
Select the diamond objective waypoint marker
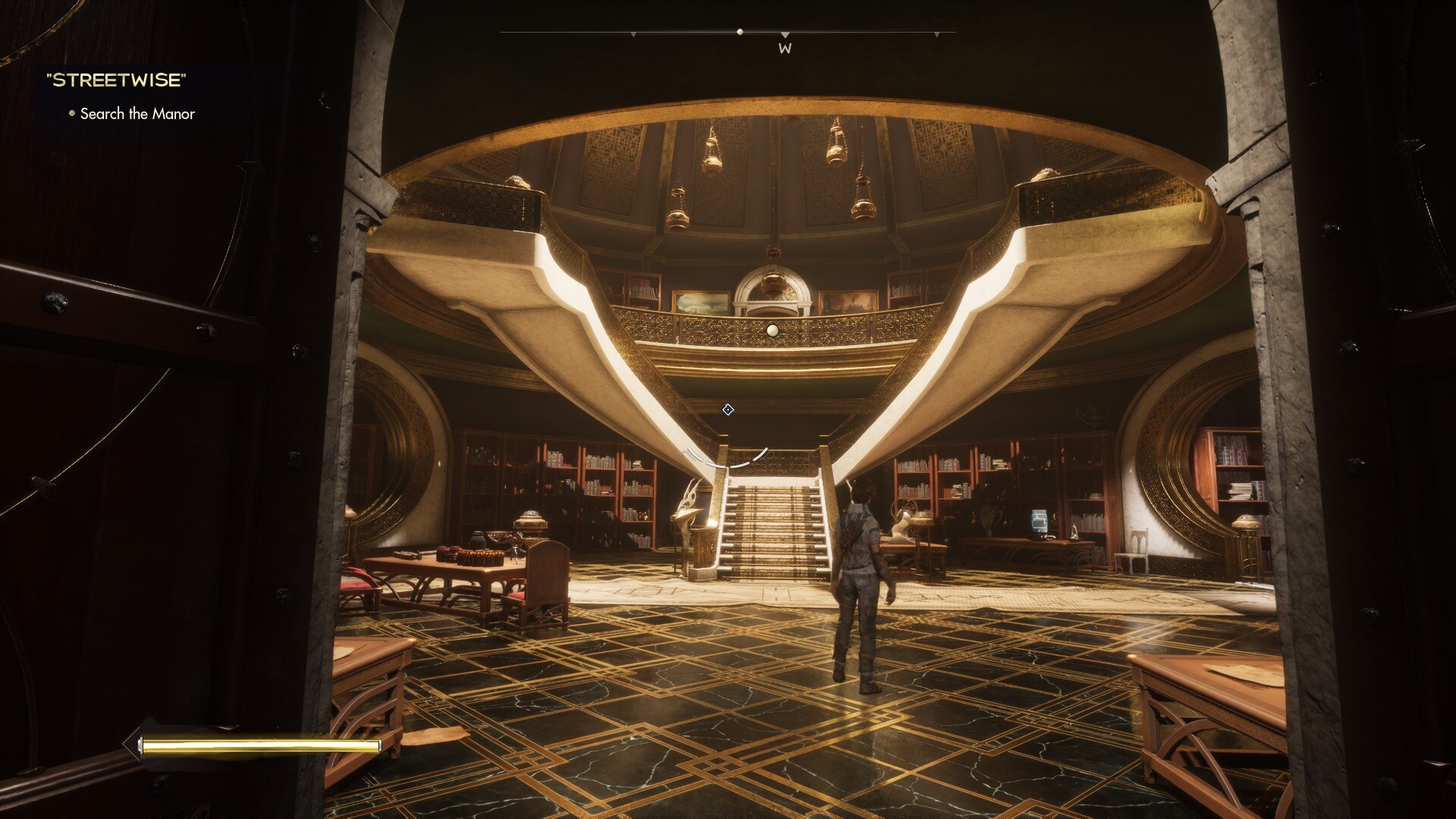coord(728,410)
